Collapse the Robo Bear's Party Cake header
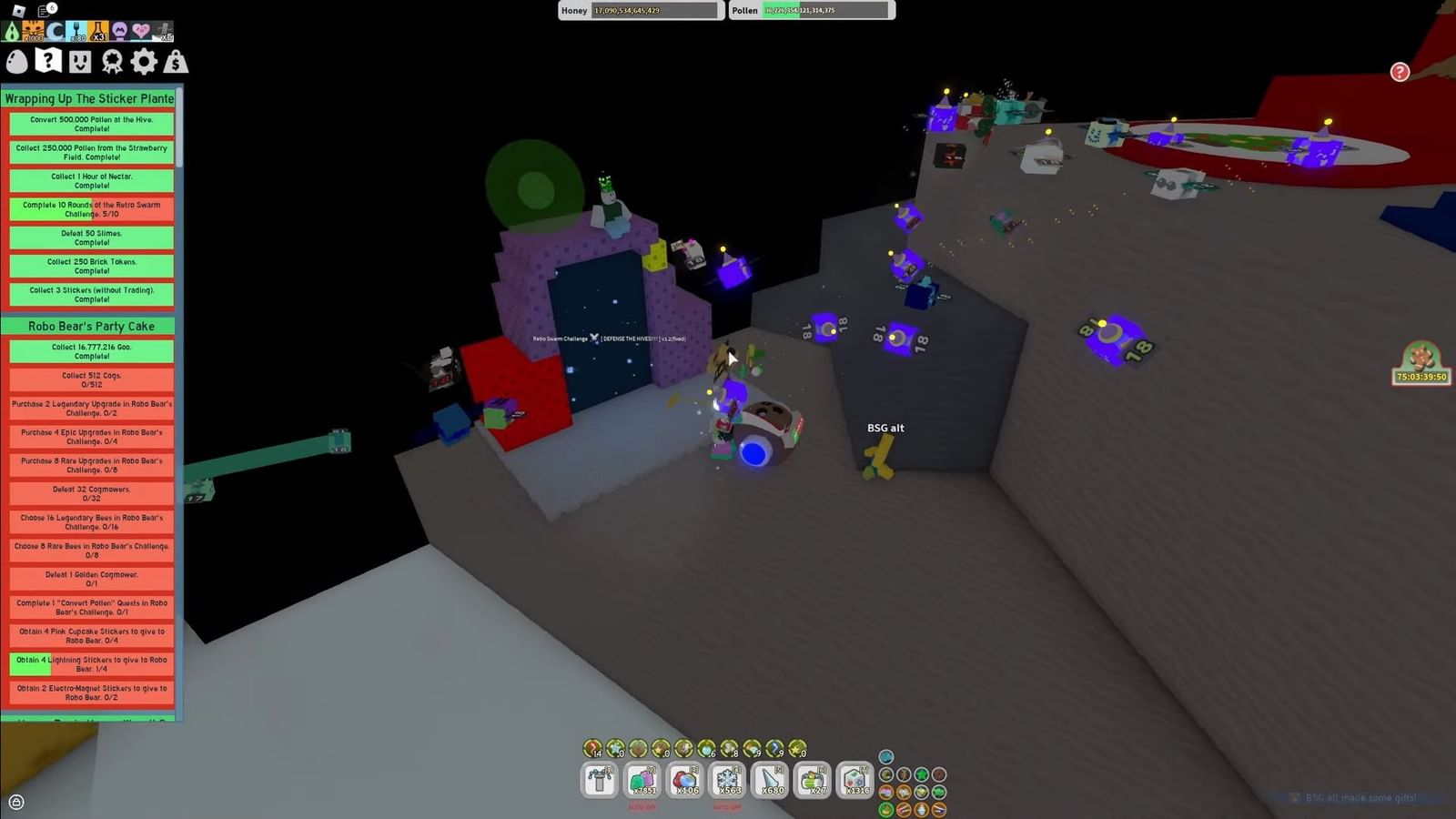Screen dimensions: 1456x819 [89, 326]
